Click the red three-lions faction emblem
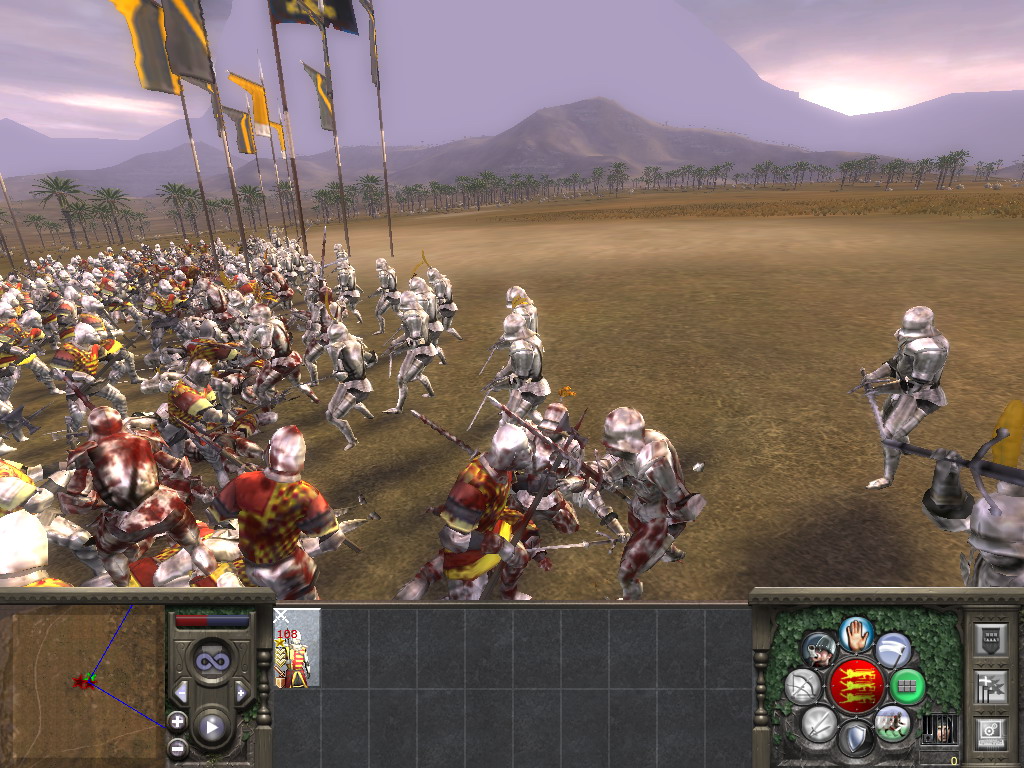Image resolution: width=1024 pixels, height=768 pixels. click(856, 686)
